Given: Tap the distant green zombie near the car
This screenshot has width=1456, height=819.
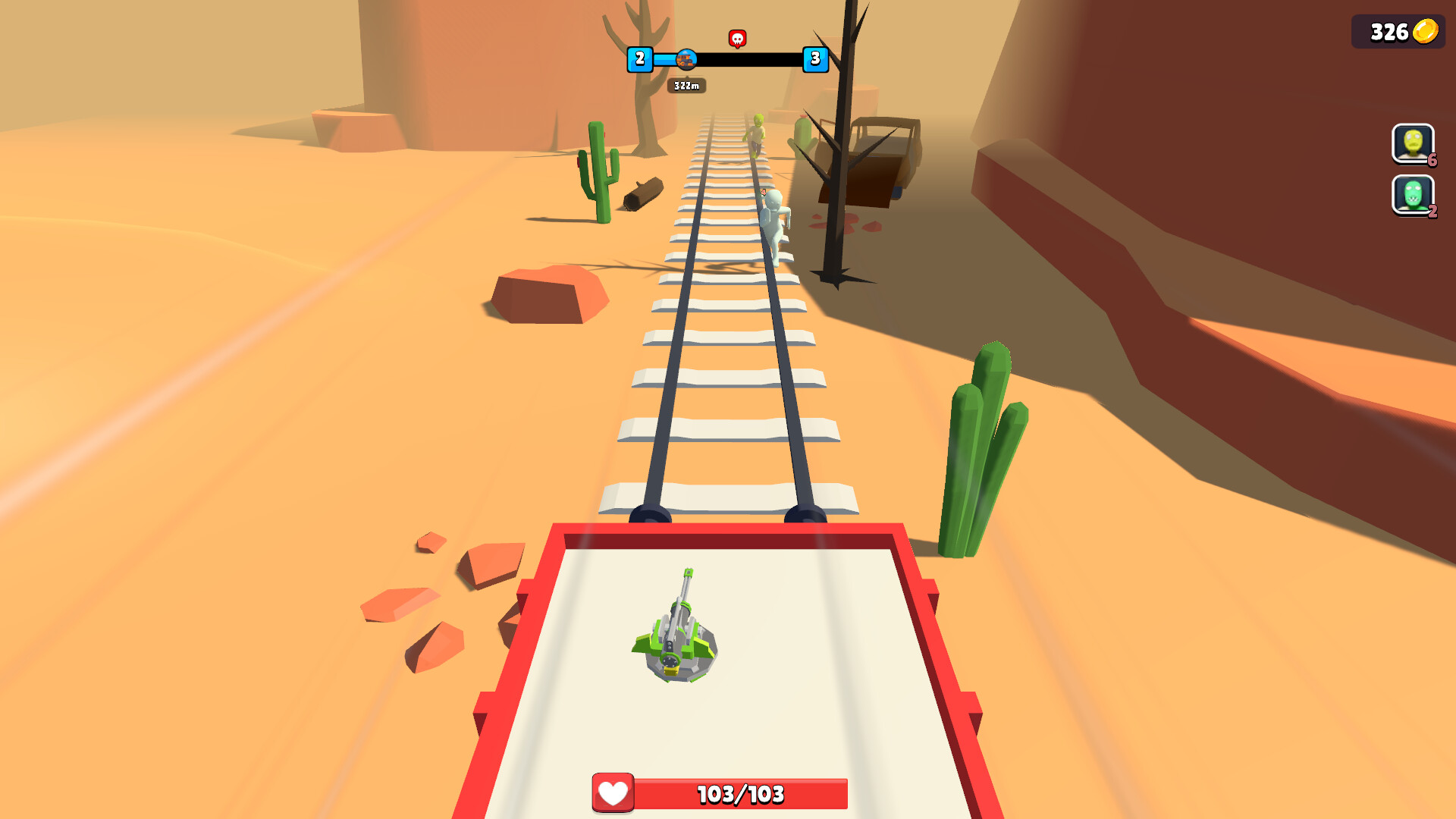Looking at the screenshot, I should pos(756,133).
